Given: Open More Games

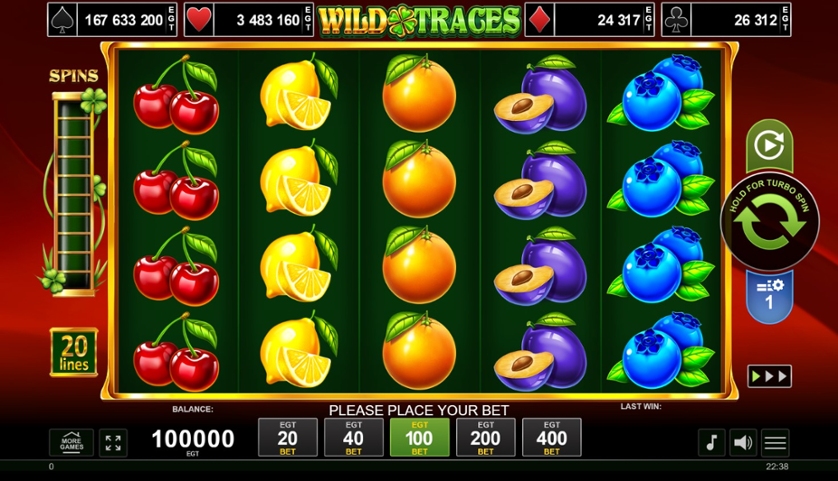Looking at the screenshot, I should click(x=71, y=442).
